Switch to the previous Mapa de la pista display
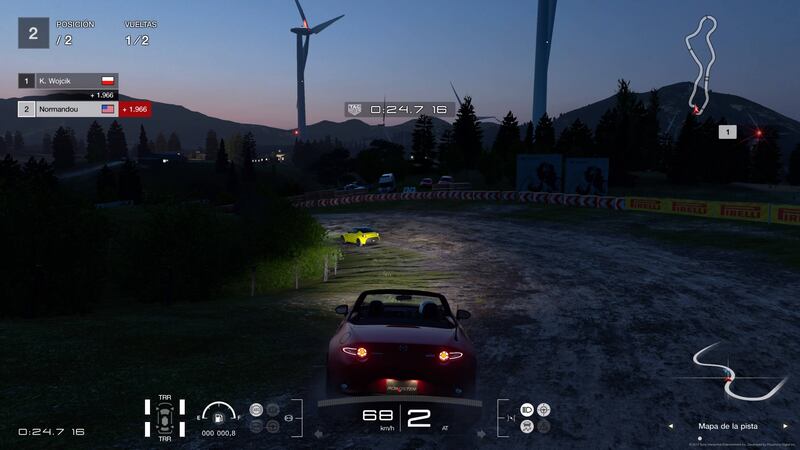This screenshot has height=450, width=800. click(x=670, y=425)
